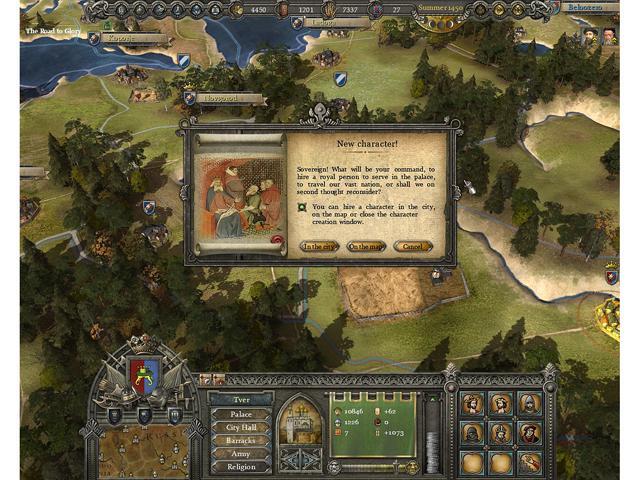Image resolution: width=640 pixels, height=480 pixels.
Task: Open the City Hall section
Action: coord(240,427)
